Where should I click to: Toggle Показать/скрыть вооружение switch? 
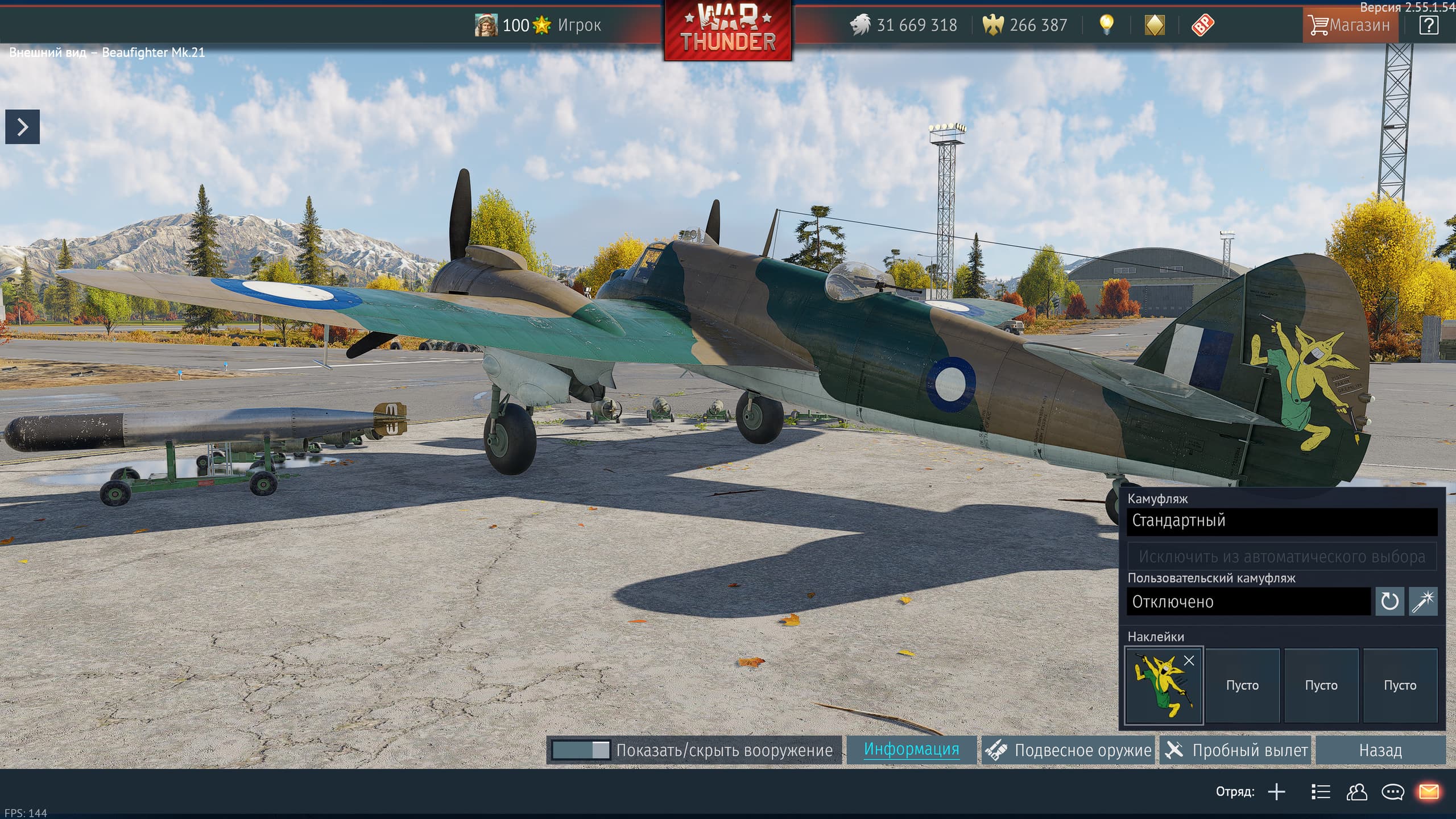click(x=581, y=750)
